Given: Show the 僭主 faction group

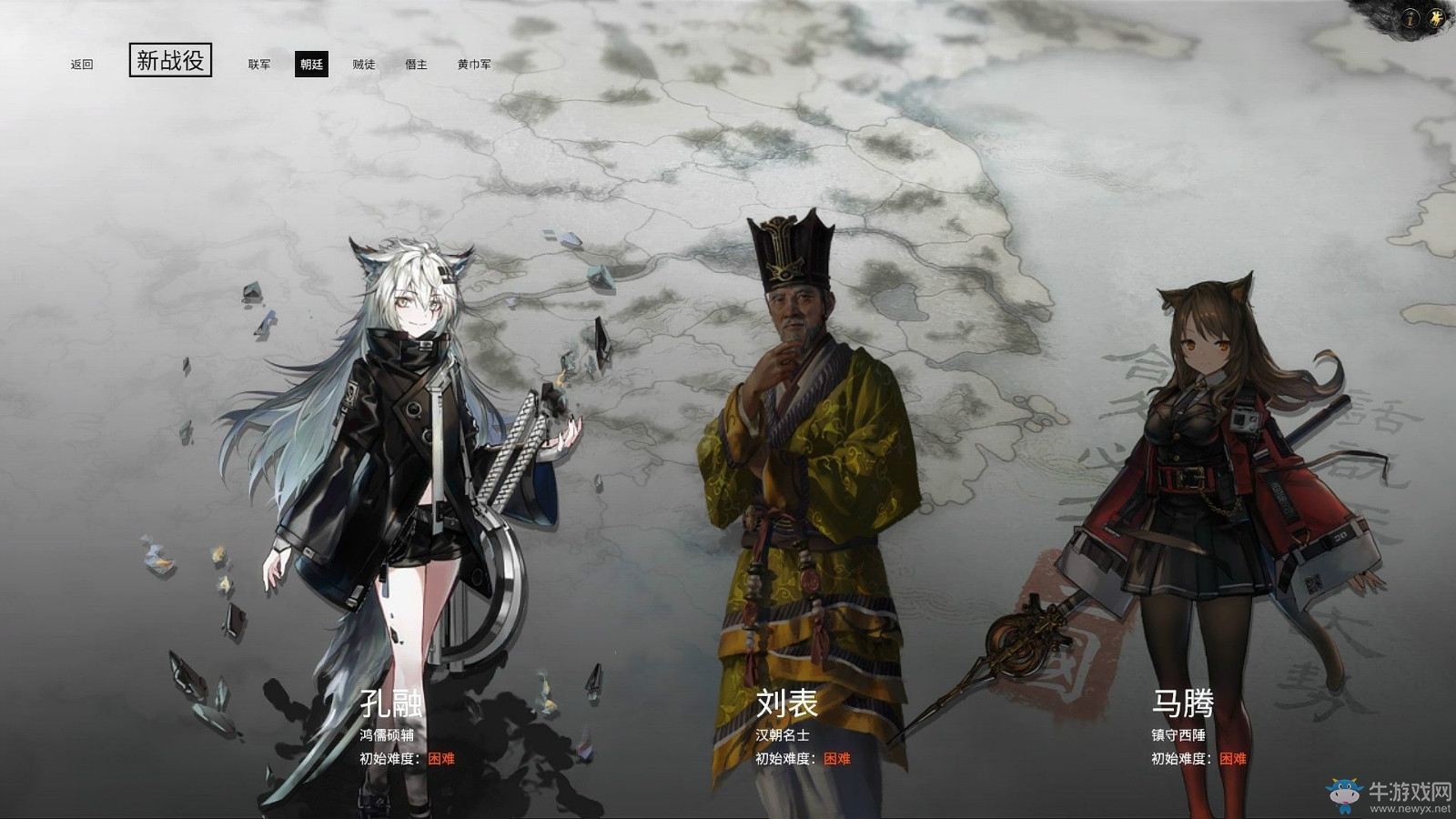Looking at the screenshot, I should (x=416, y=65).
